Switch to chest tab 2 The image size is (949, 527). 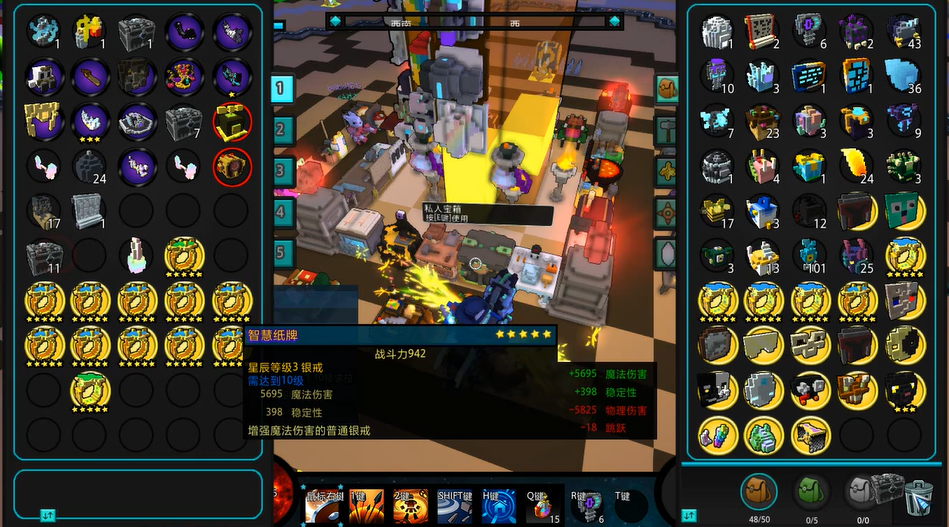(x=282, y=129)
